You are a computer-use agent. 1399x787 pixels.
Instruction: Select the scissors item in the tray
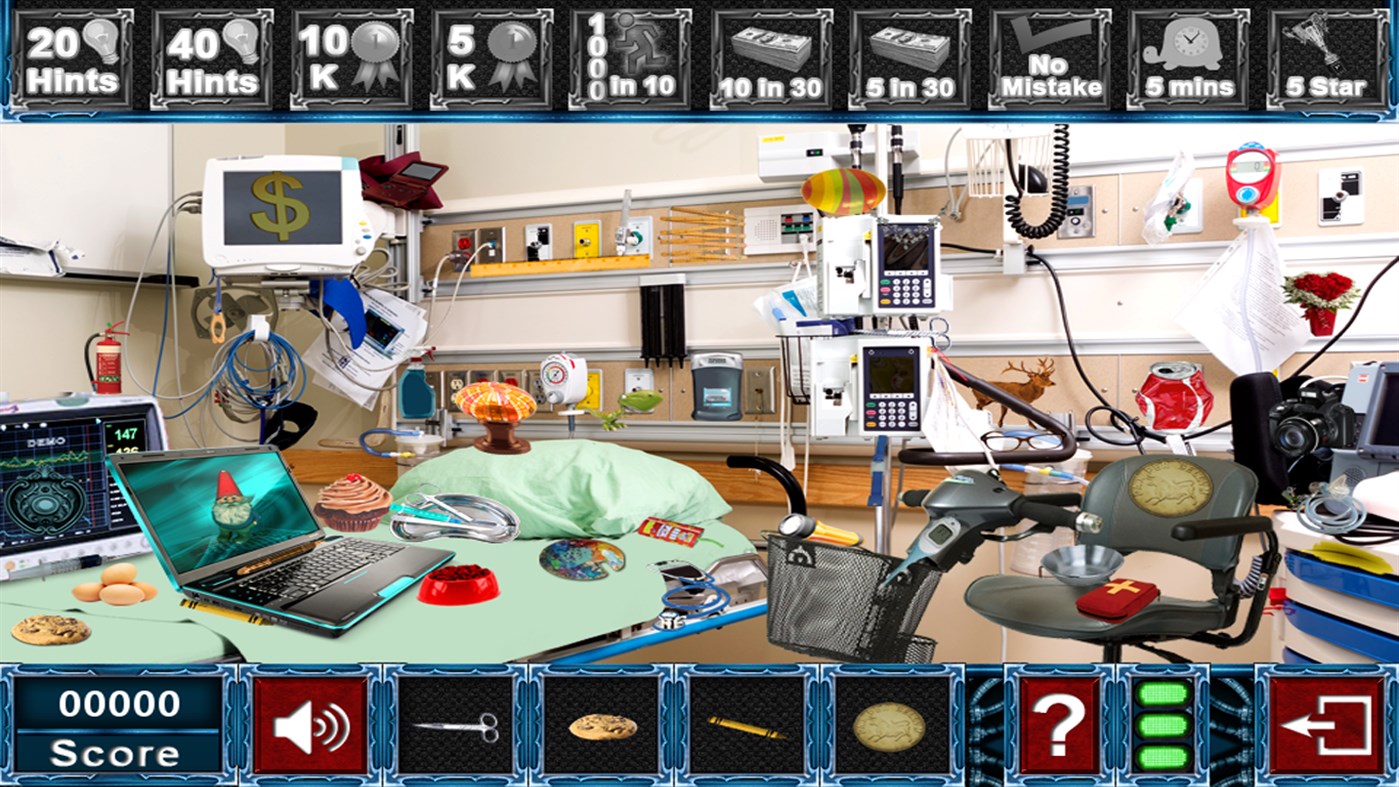coord(455,726)
